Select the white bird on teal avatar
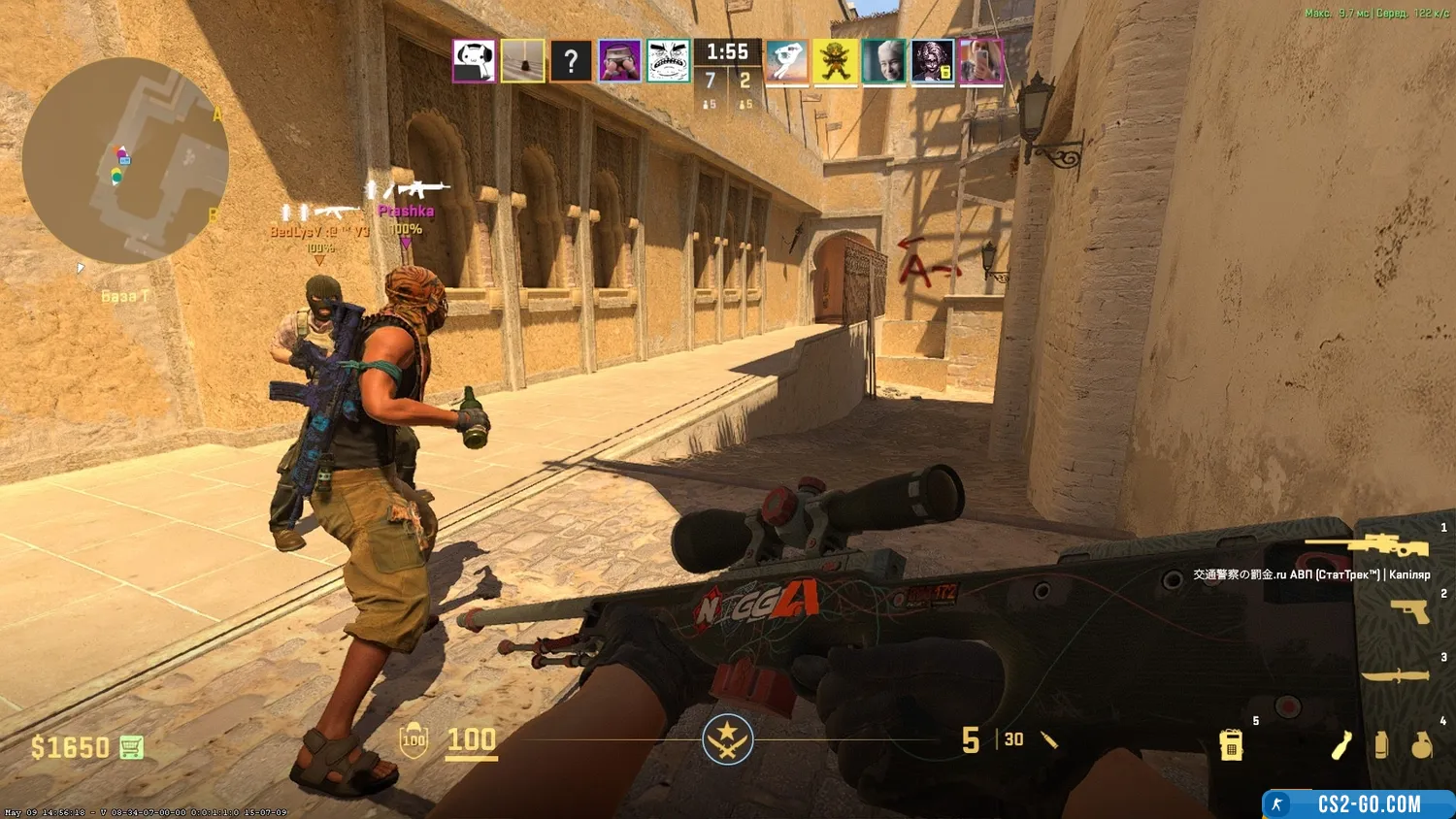 coord(787,61)
